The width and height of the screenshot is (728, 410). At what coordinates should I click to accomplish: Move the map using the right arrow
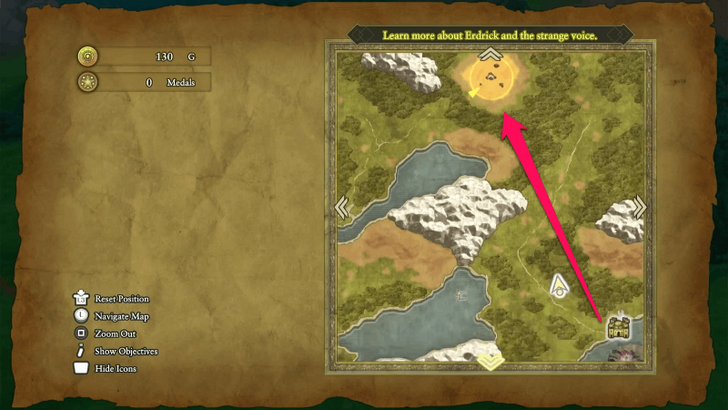pos(640,207)
